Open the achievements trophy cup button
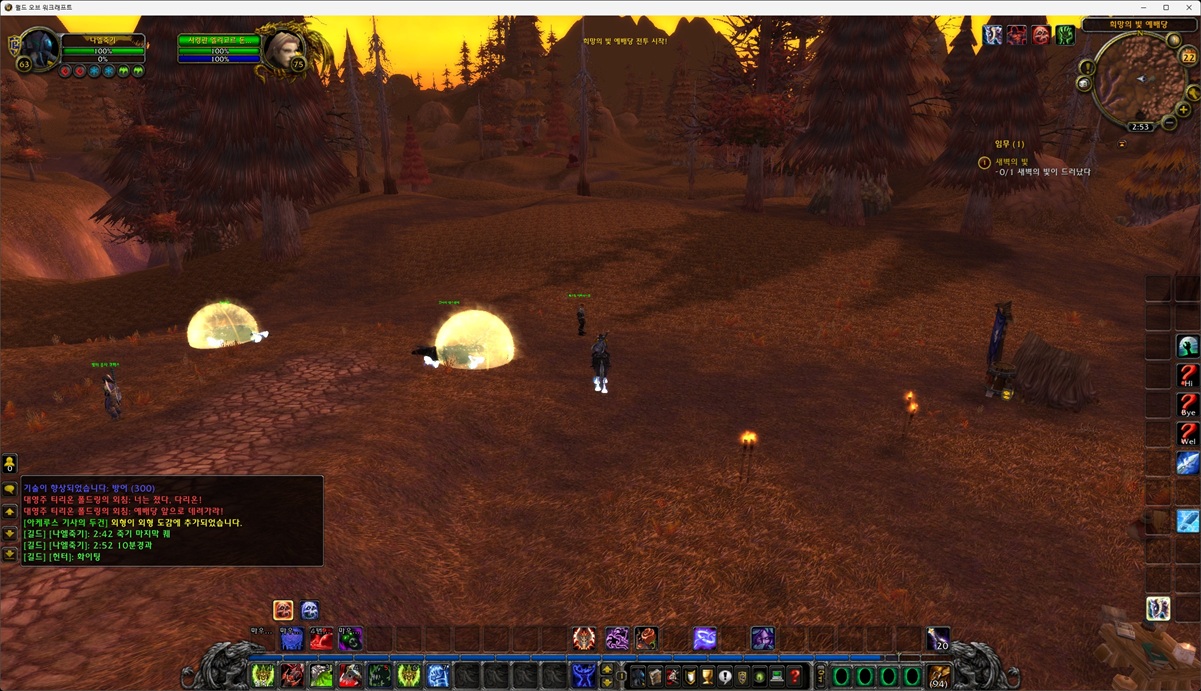1201x691 pixels. pos(707,677)
